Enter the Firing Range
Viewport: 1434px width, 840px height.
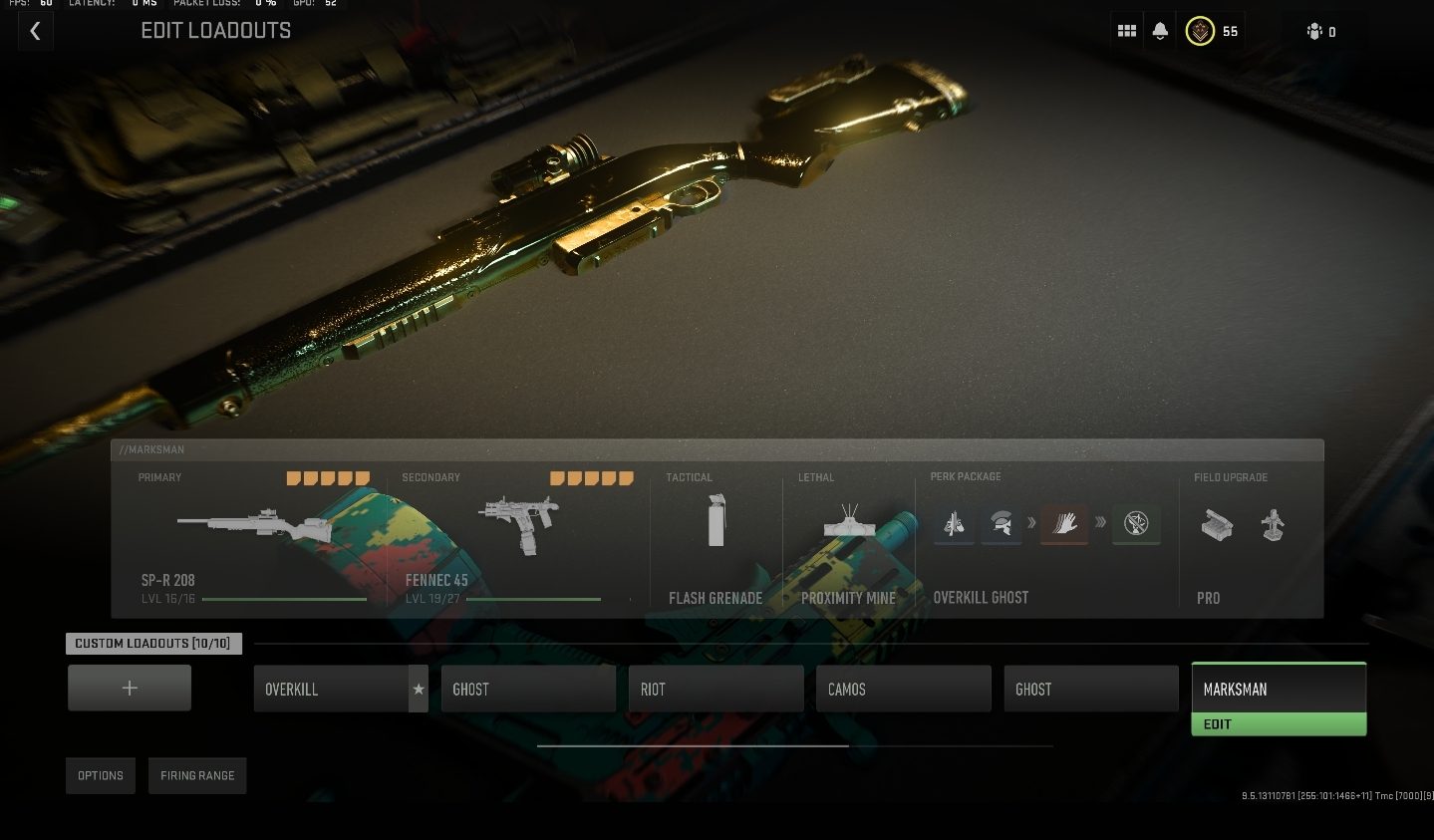[197, 776]
